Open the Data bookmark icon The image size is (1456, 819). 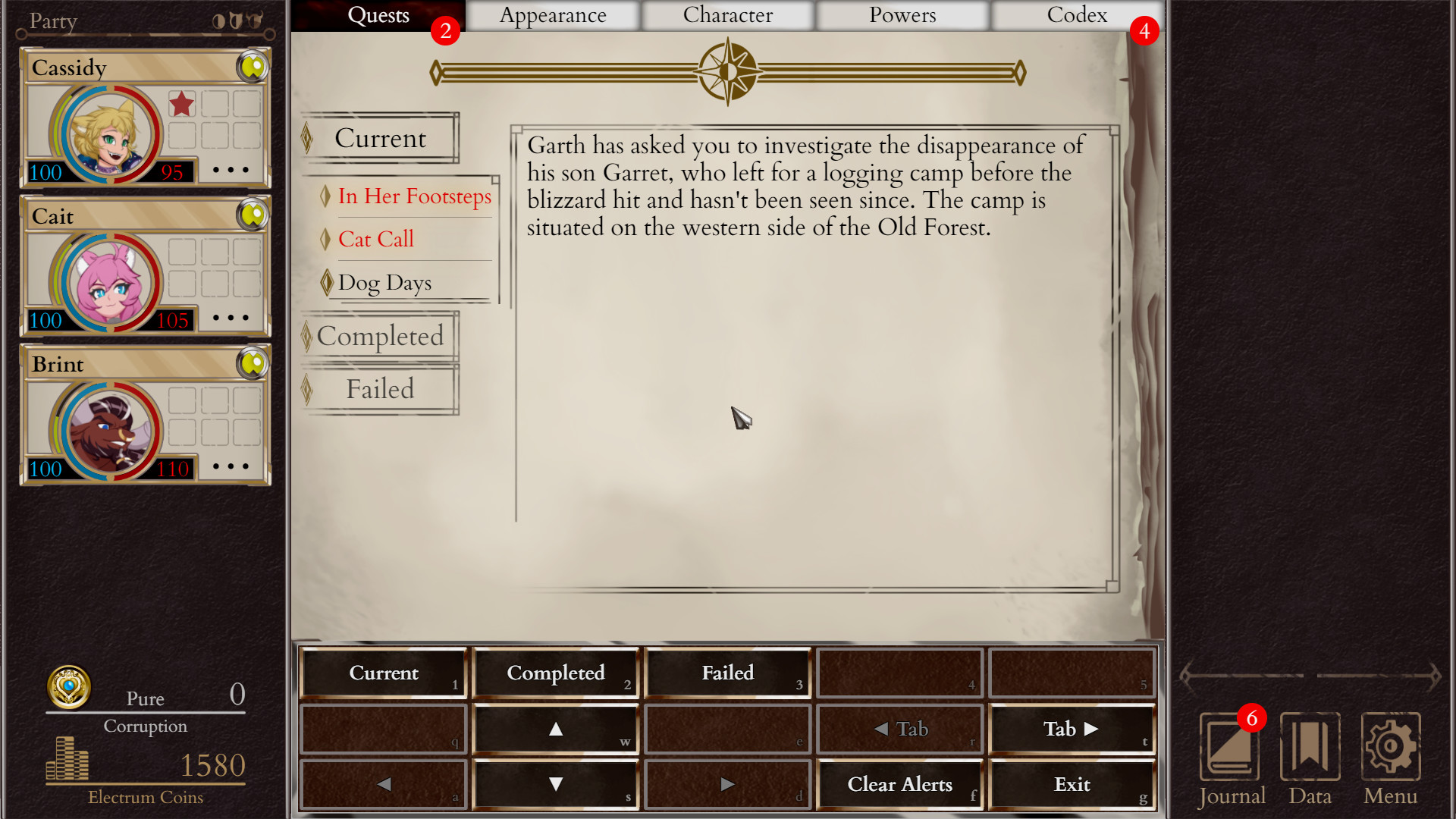click(1310, 748)
